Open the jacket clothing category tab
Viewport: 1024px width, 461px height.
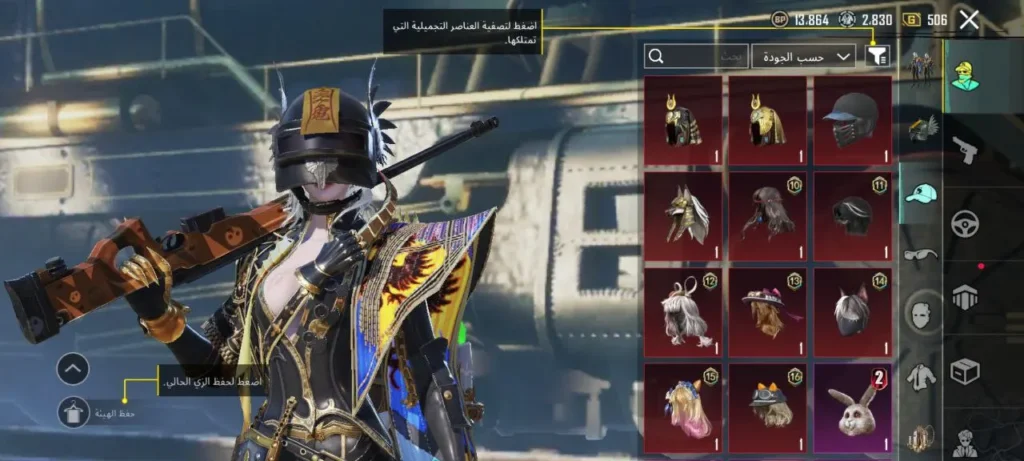point(921,377)
